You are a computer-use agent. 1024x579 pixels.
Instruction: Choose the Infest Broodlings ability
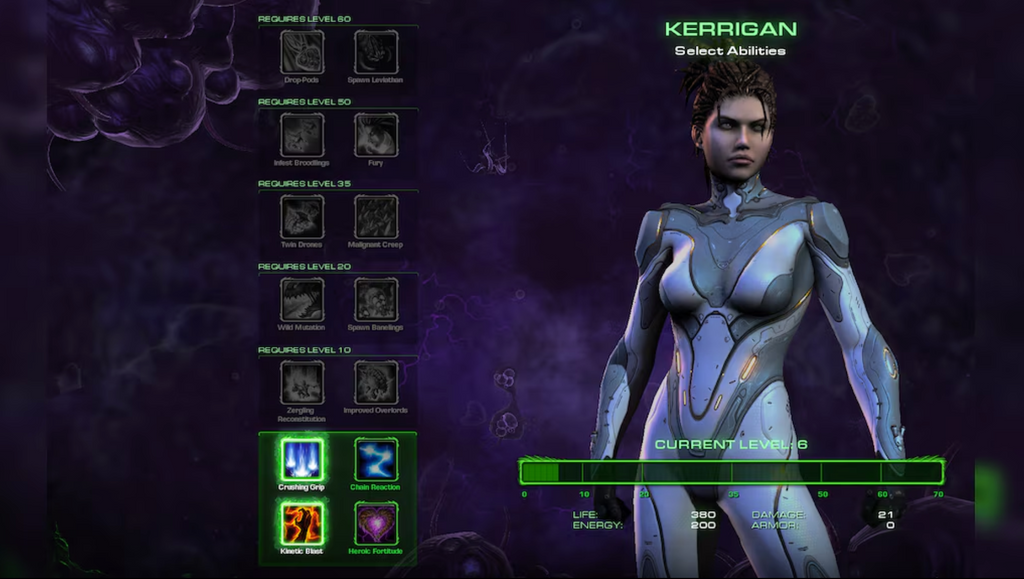coord(302,134)
